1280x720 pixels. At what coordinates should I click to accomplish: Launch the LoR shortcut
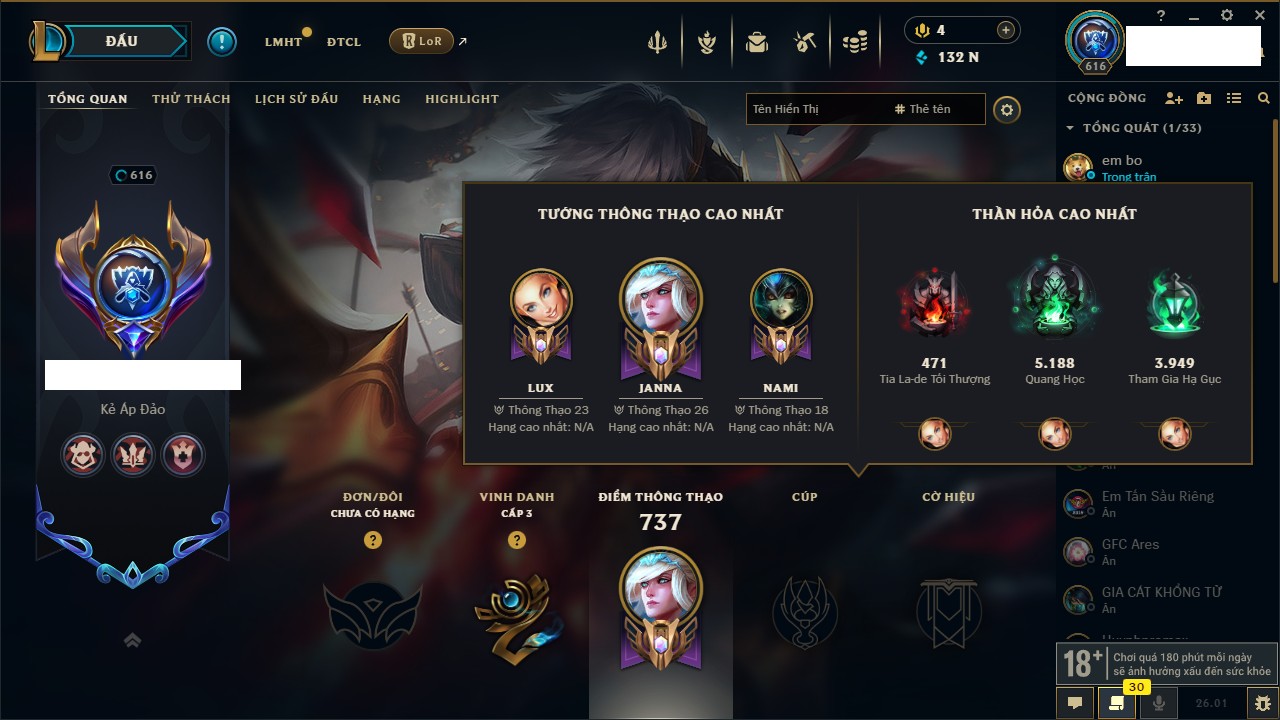(x=421, y=41)
